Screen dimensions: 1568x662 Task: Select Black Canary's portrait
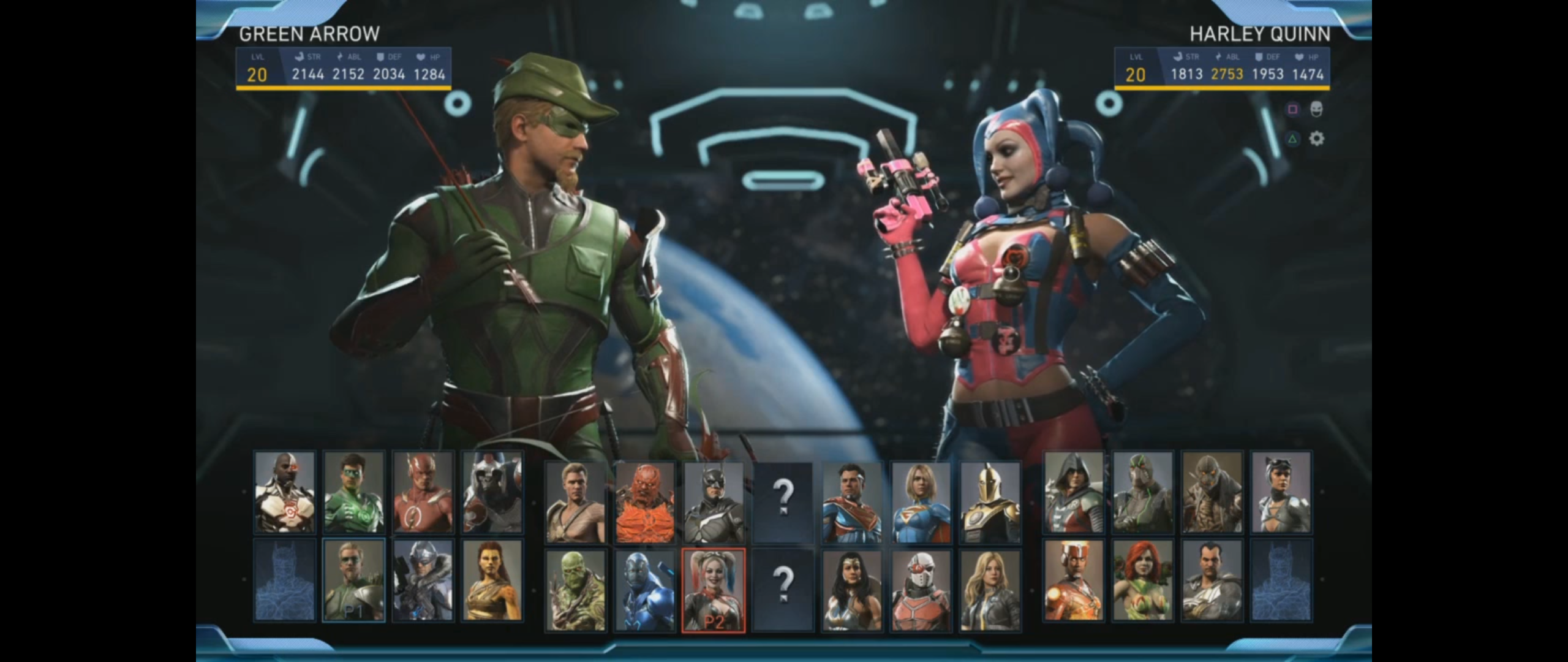pos(990,590)
